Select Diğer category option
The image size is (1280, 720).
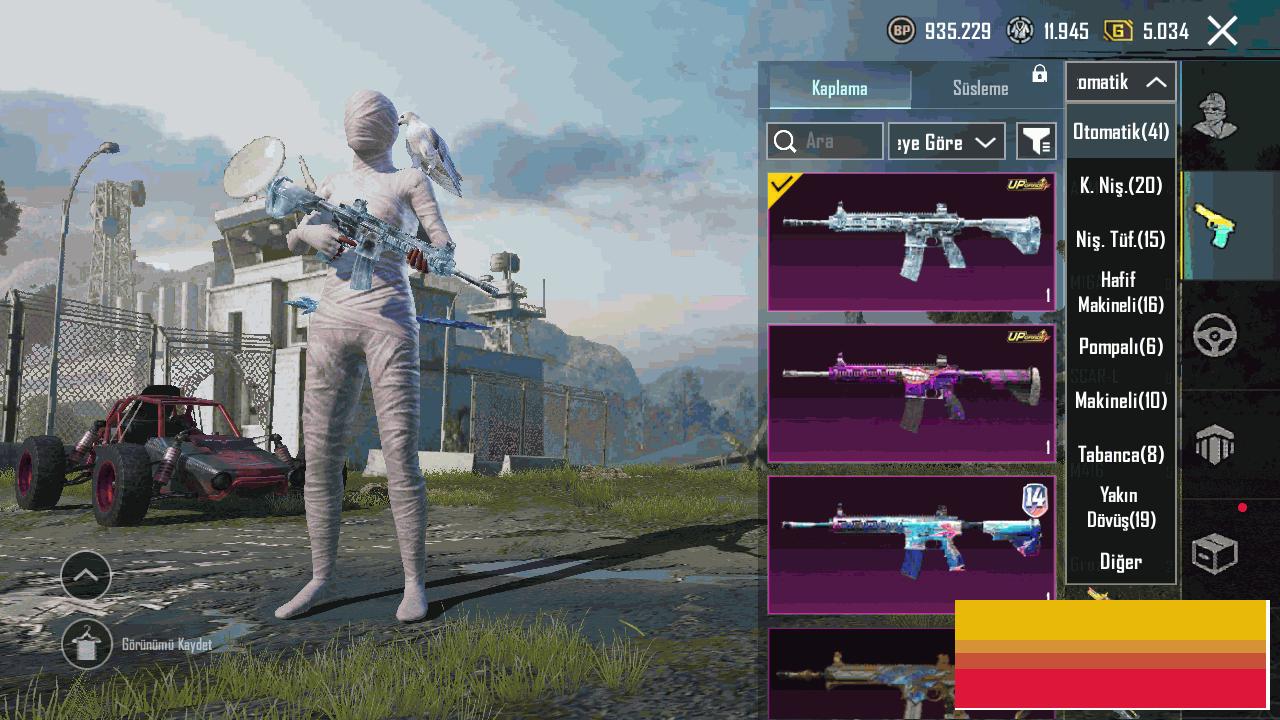[x=1121, y=561]
